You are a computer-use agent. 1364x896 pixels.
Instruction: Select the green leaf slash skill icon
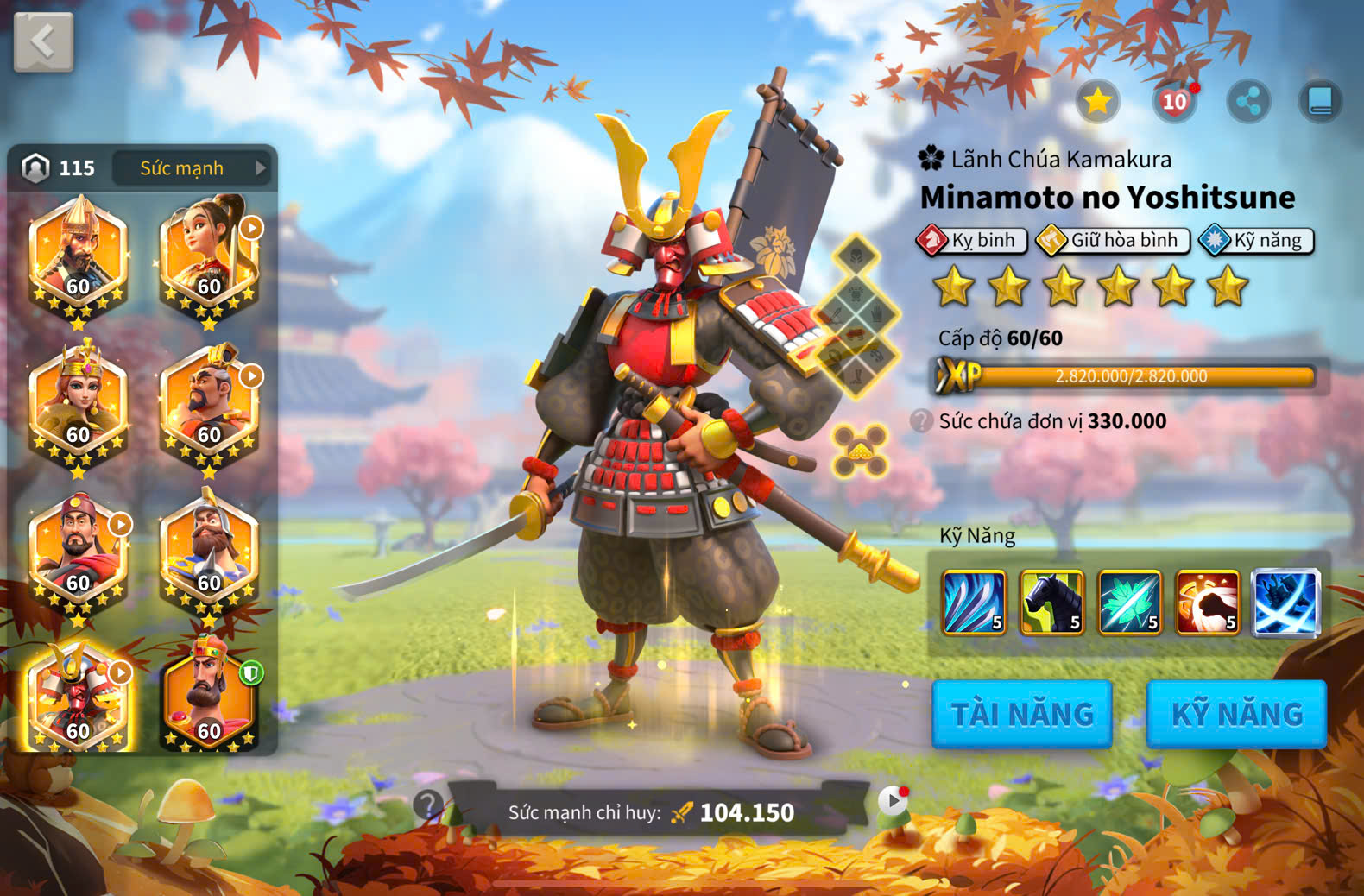1129,603
